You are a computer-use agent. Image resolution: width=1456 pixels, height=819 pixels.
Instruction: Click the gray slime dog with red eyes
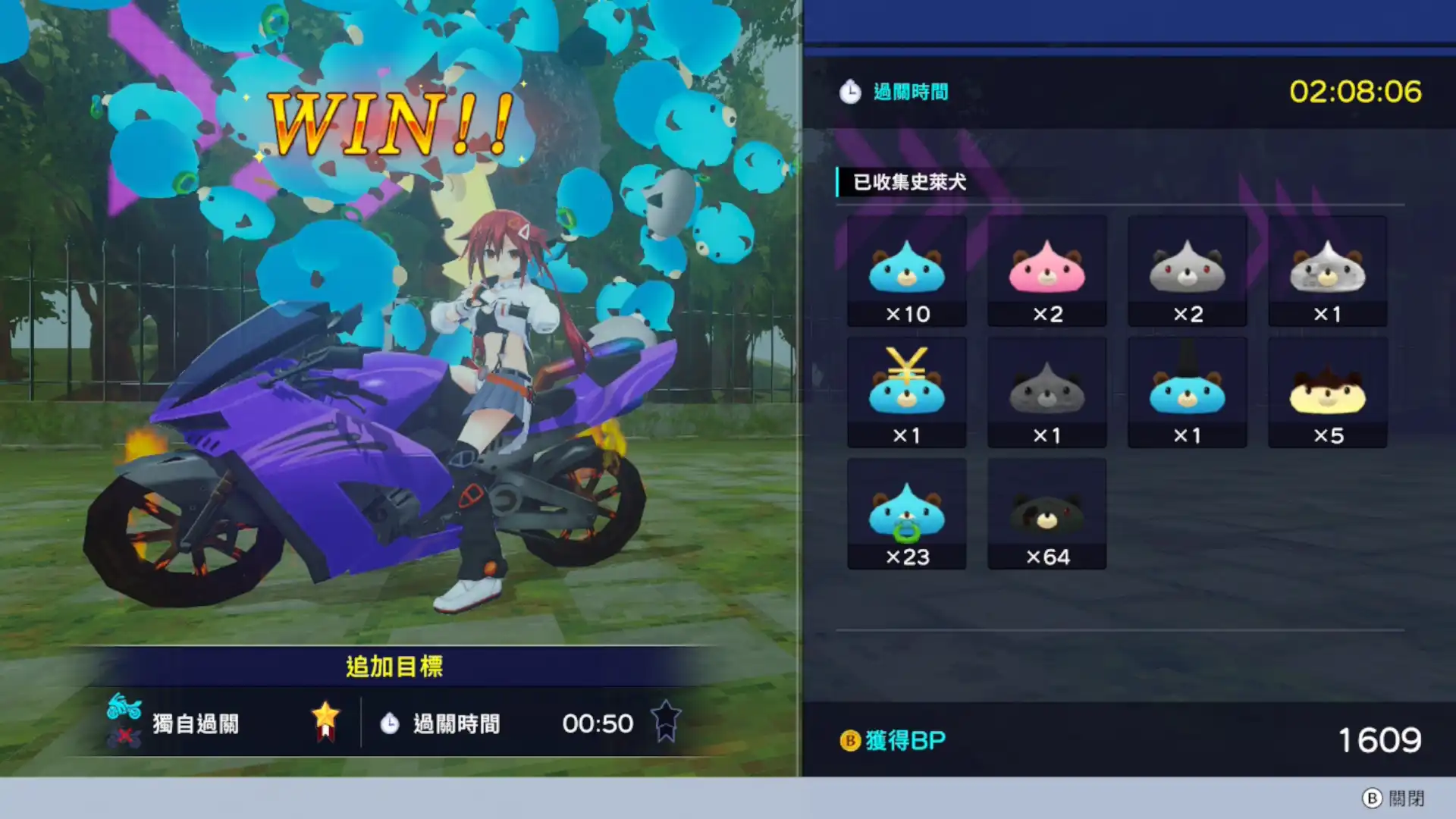(1187, 269)
